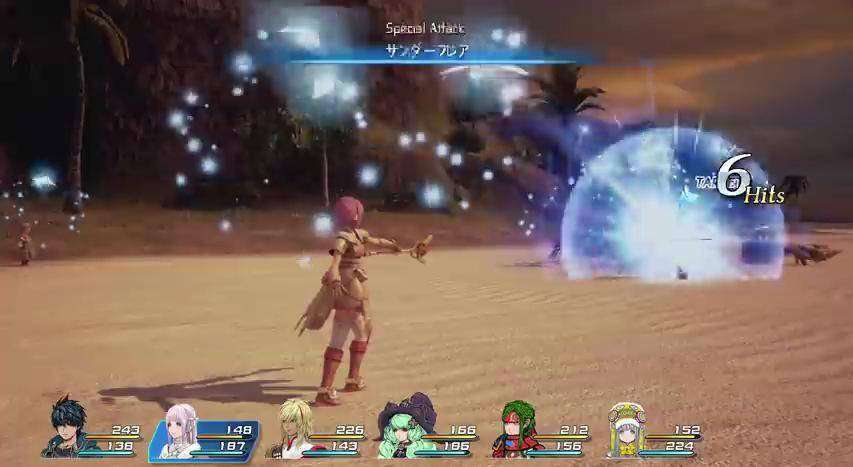Viewport: 853px width, 467px height.
Task: Select the dark-haired swordsman party portrait
Action: tap(66, 428)
